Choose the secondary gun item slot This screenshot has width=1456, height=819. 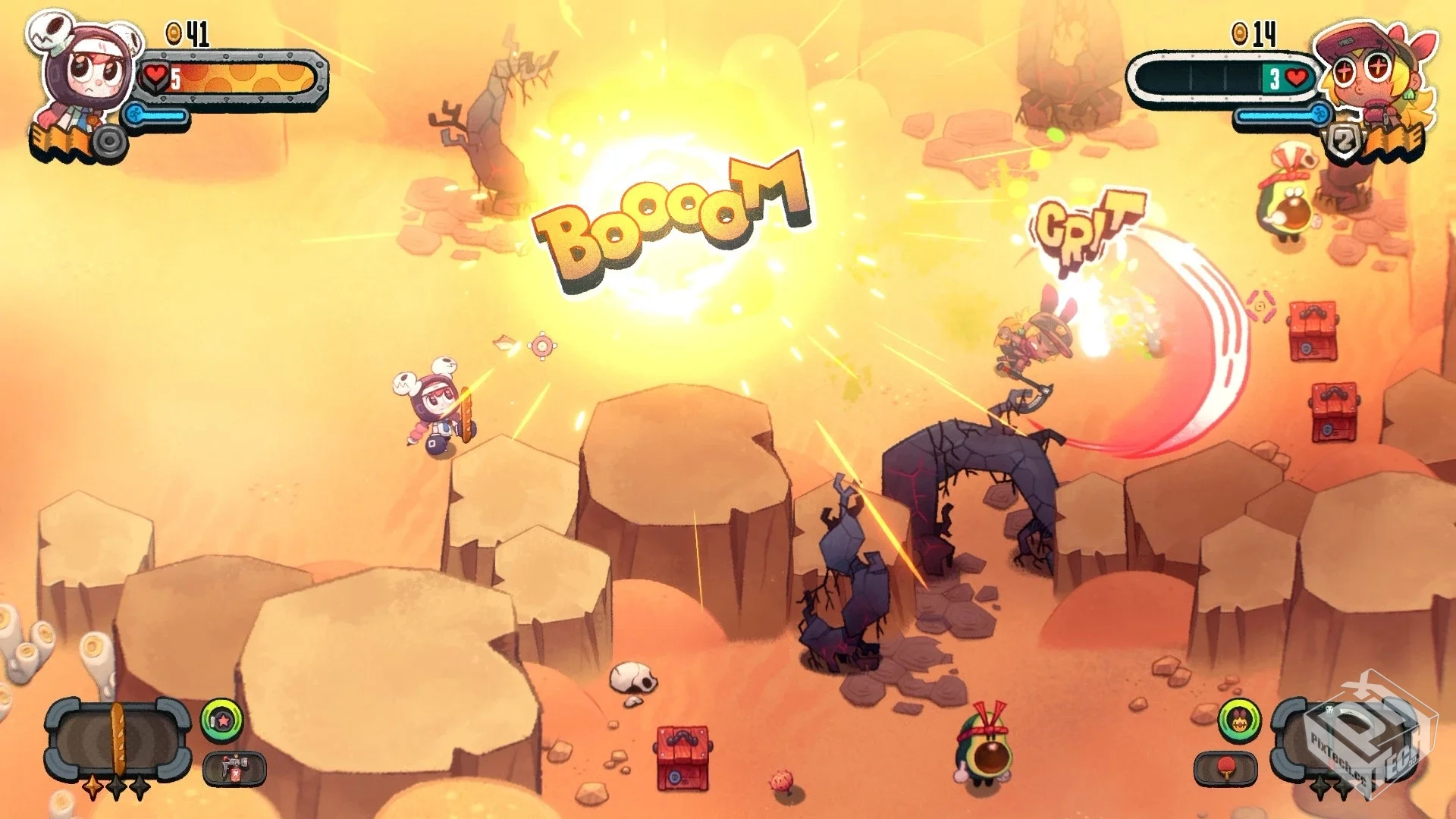234,769
